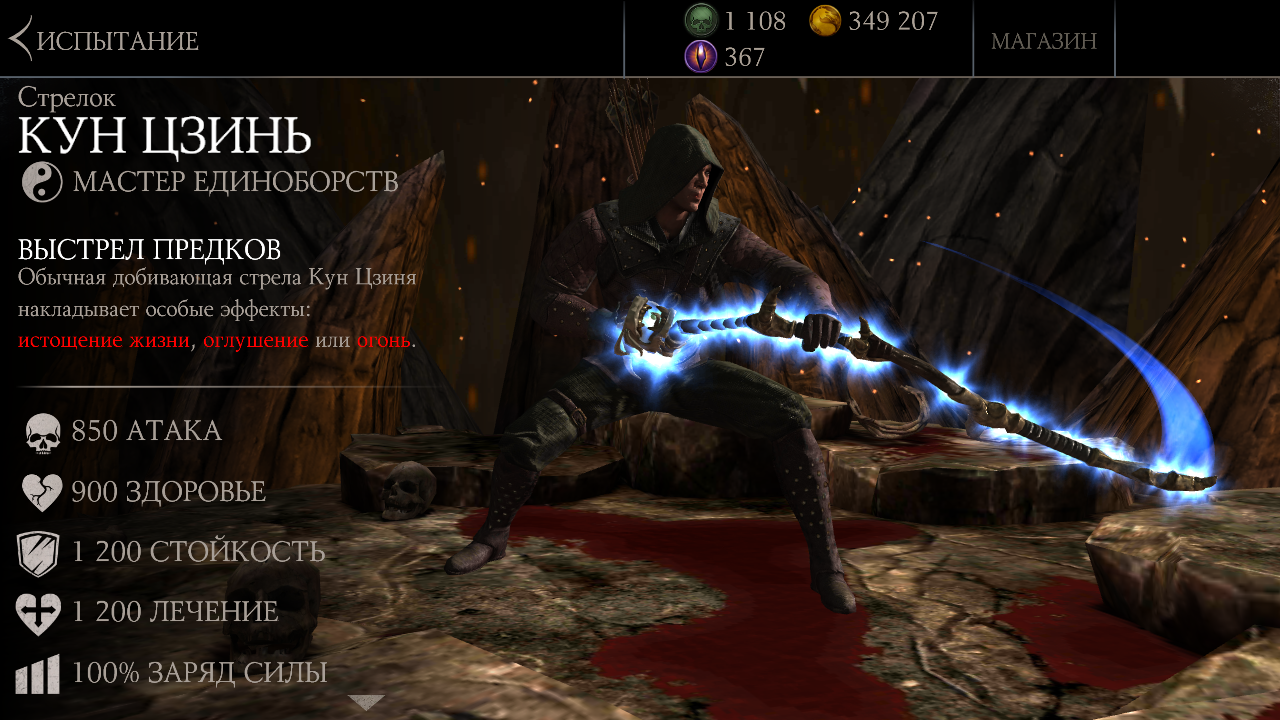Tap the gold dragon koin icon
1280x720 pixels.
point(825,20)
